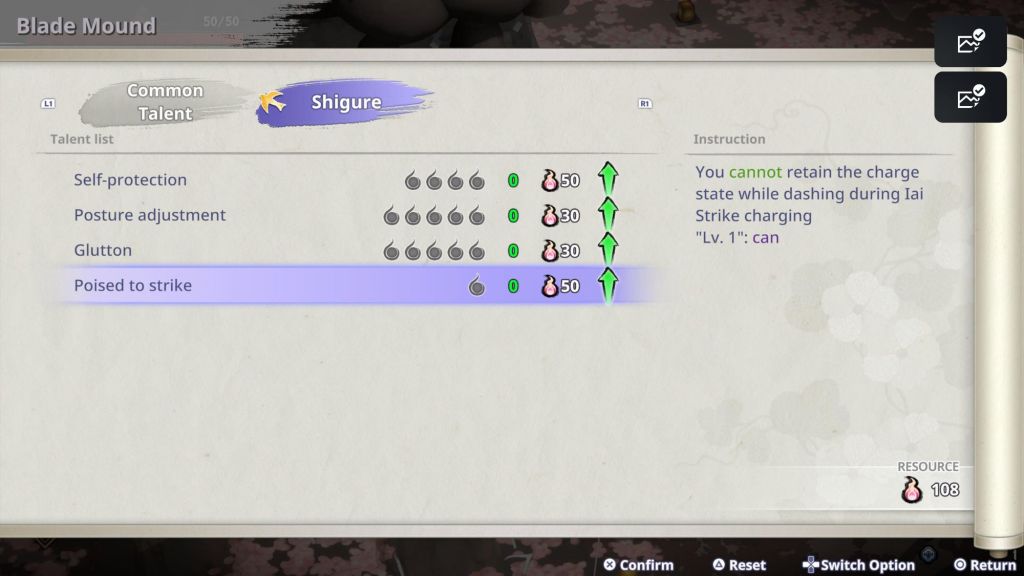The height and width of the screenshot is (576, 1024).
Task: Choose the Self-protection talent row
Action: pos(130,180)
